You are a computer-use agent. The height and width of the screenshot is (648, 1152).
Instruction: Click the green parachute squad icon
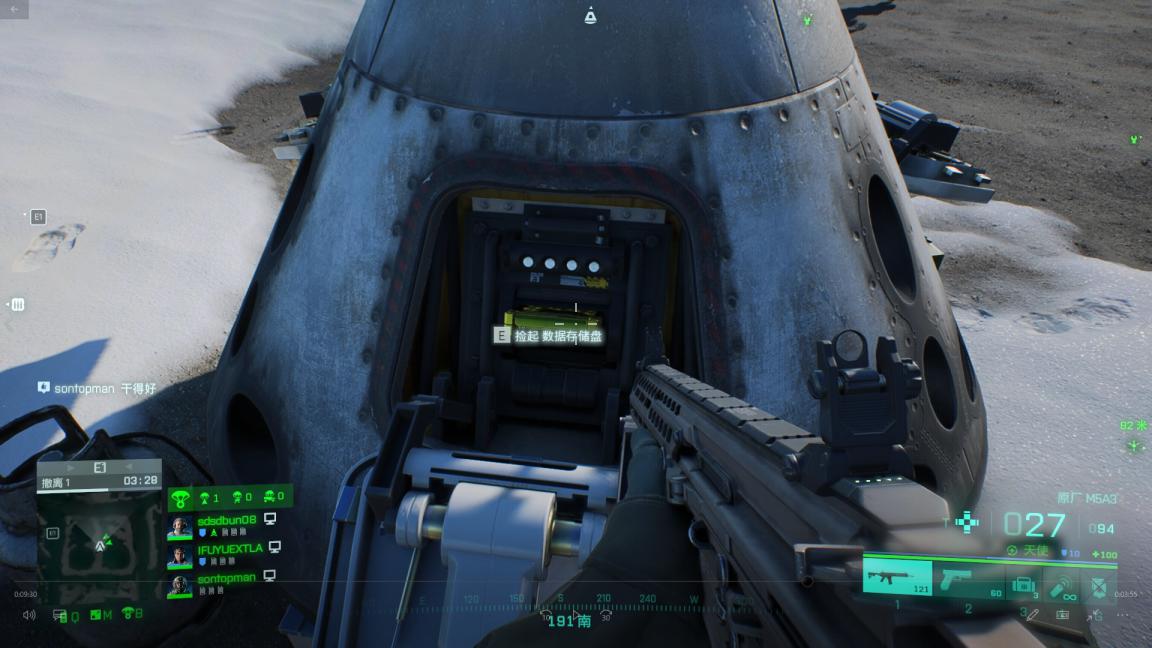pyautogui.click(x=181, y=497)
